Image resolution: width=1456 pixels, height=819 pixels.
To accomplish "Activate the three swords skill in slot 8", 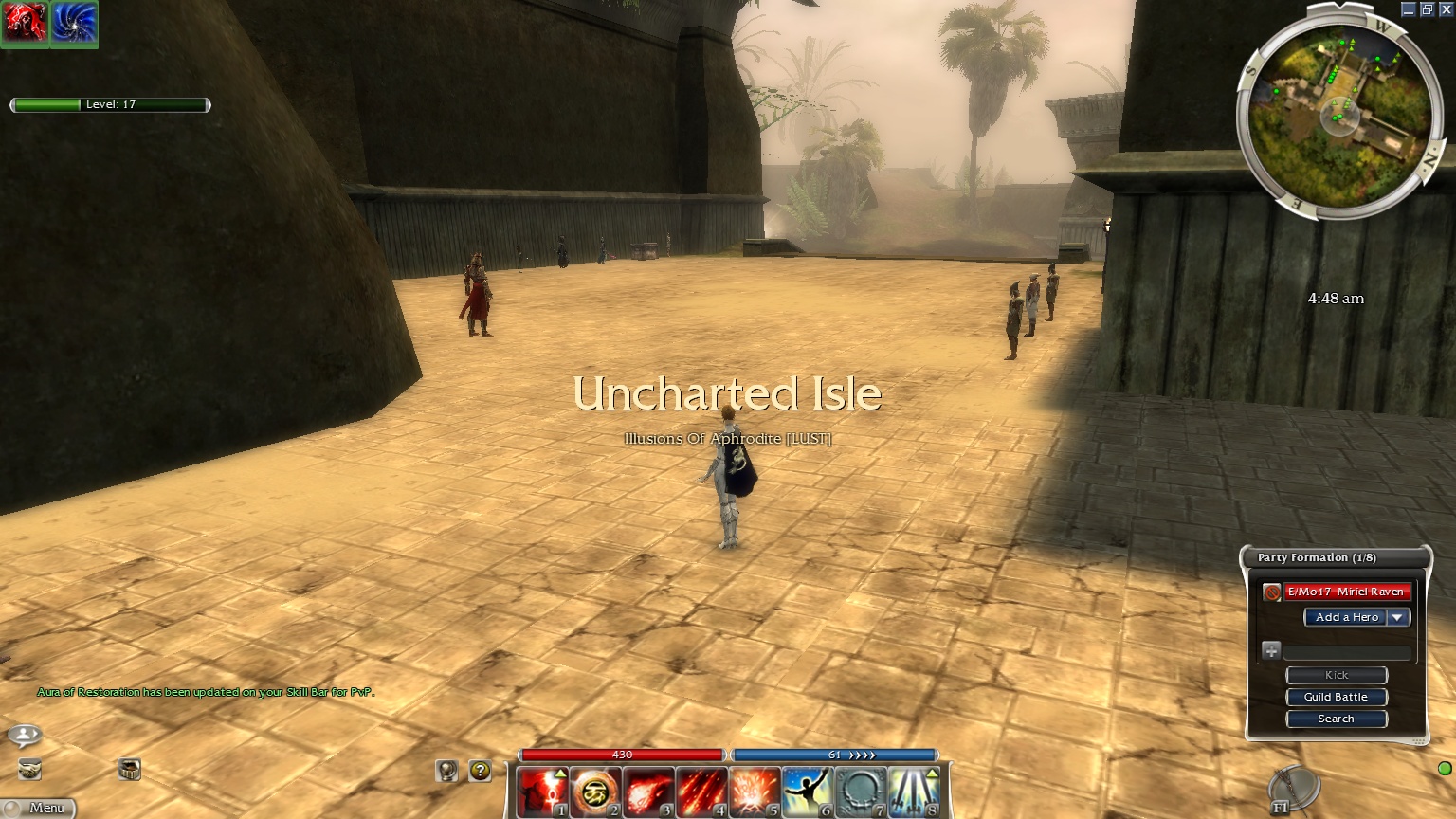I will coord(913,792).
